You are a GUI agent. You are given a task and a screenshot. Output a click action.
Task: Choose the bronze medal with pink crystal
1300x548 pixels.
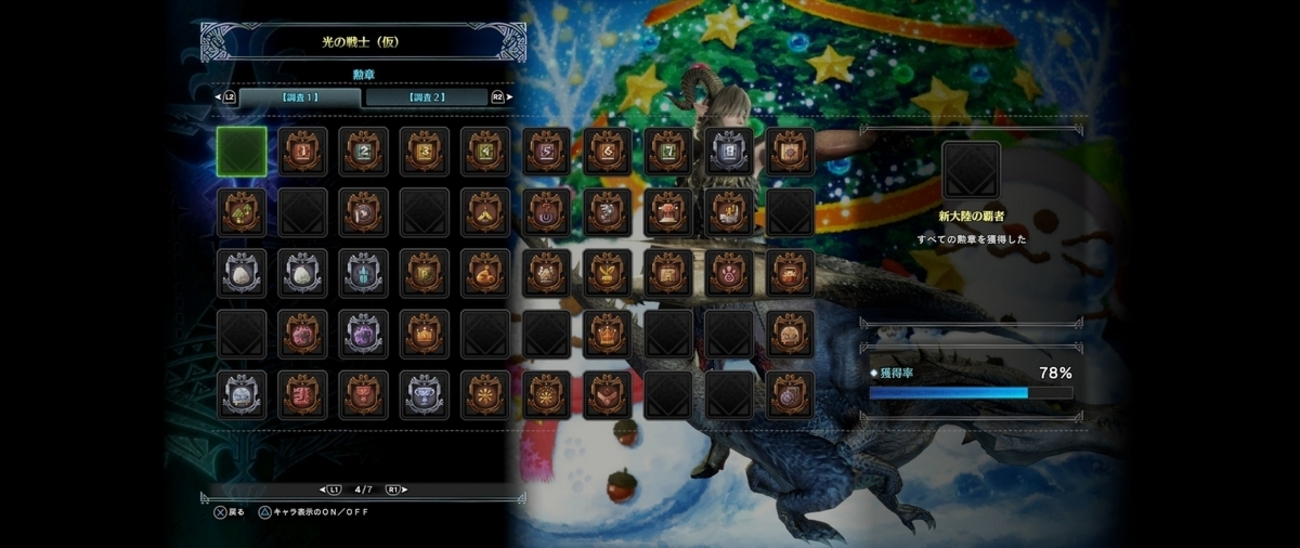[303, 334]
